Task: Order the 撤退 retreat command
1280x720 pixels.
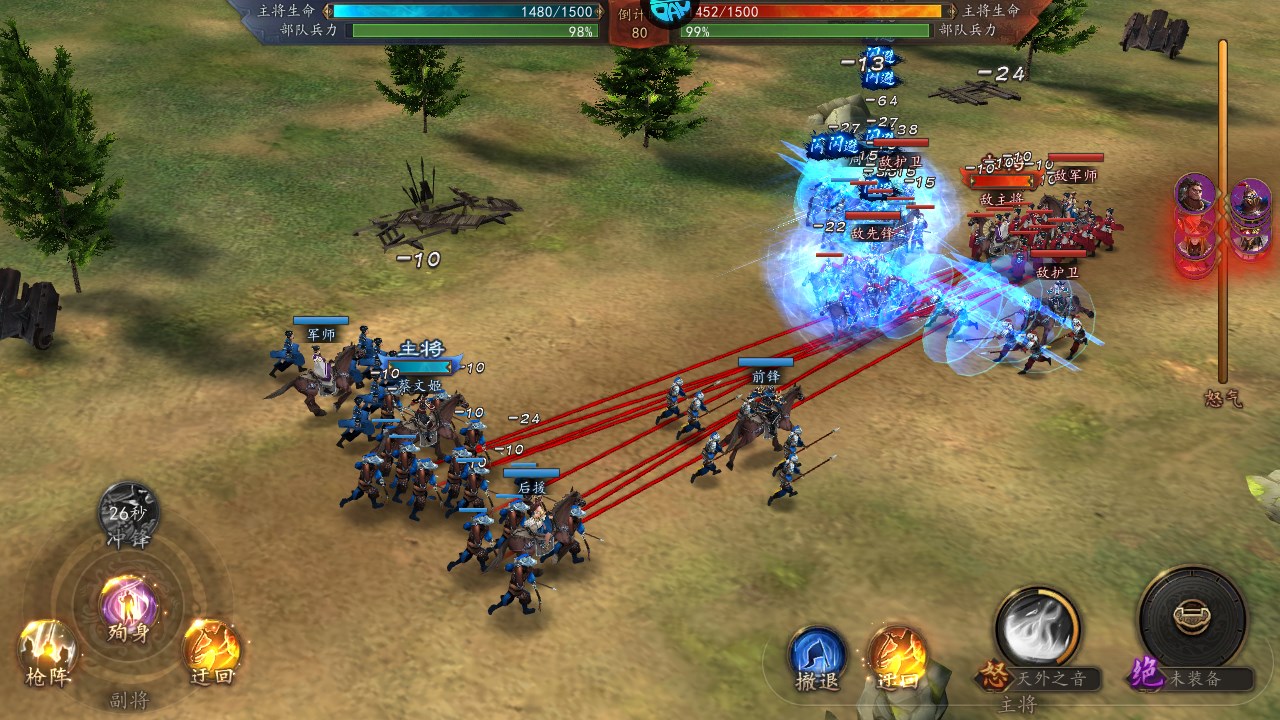Action: (817, 655)
